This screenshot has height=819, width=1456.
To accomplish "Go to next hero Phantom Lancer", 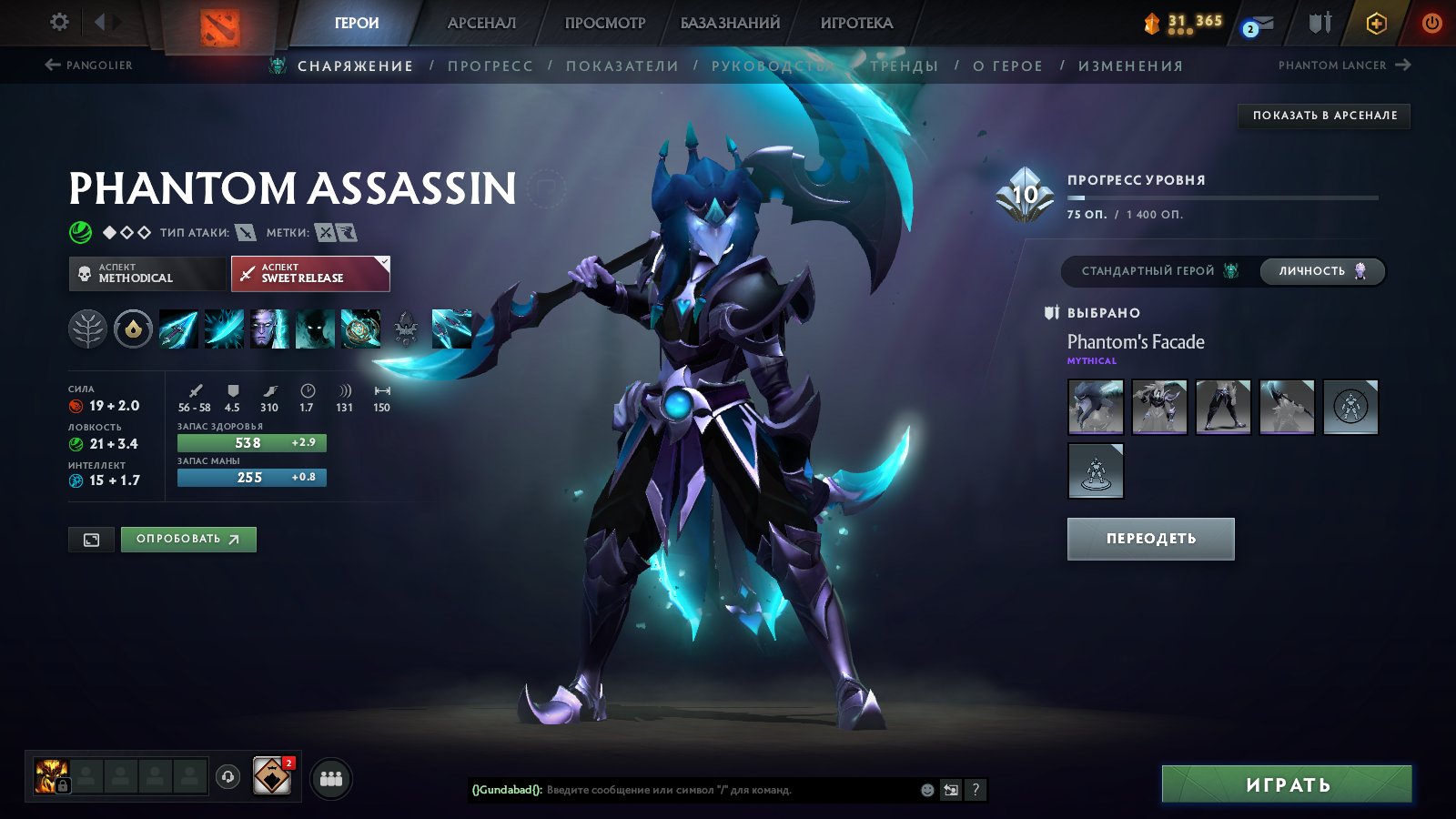I will 1343,66.
